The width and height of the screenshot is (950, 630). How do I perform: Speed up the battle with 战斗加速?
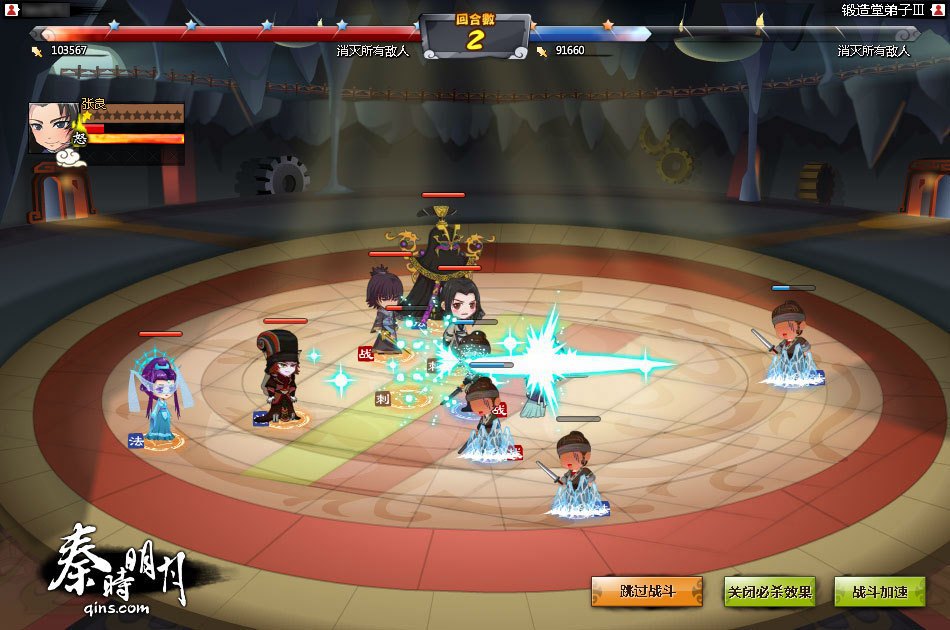[879, 591]
